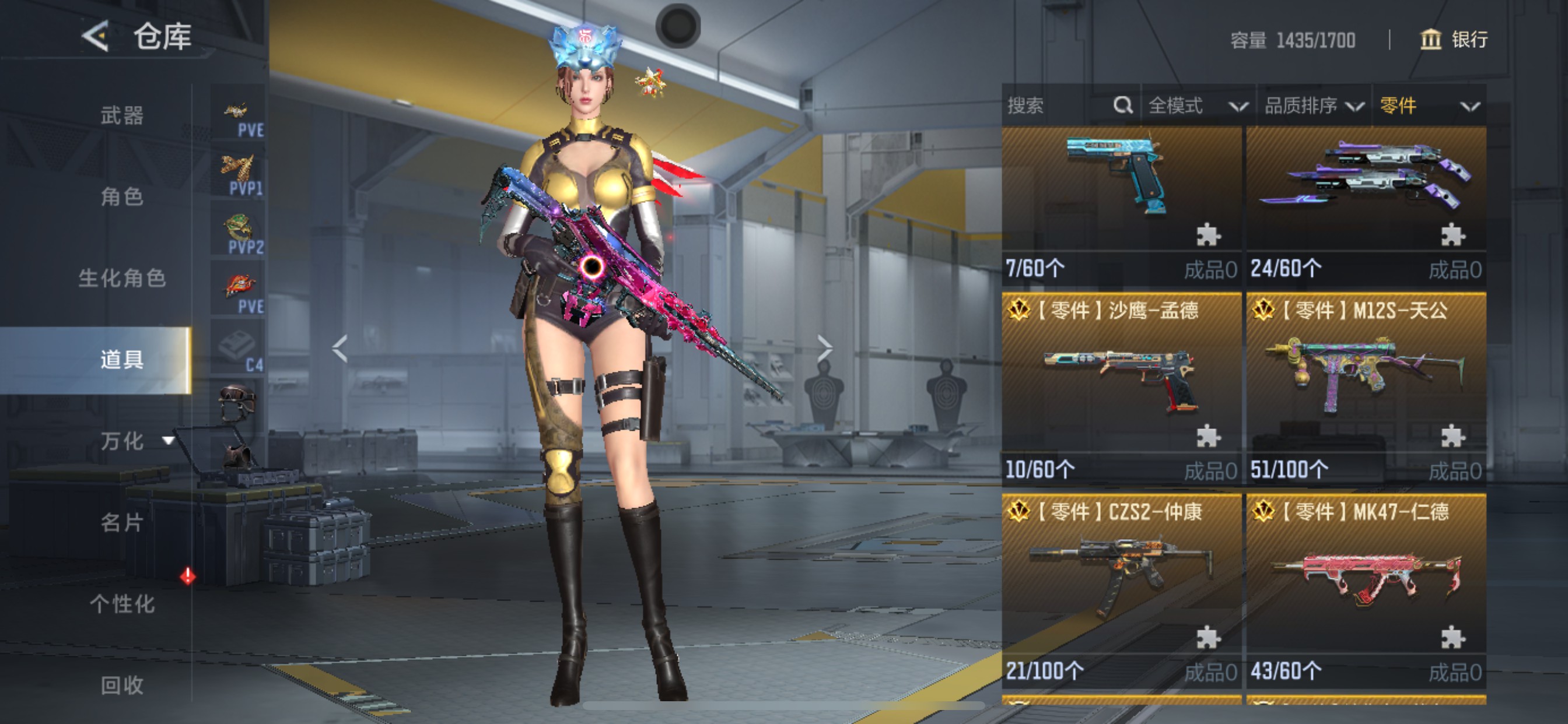Go back from the 仓库 screen
Image resolution: width=1568 pixels, height=724 pixels.
pyautogui.click(x=96, y=36)
